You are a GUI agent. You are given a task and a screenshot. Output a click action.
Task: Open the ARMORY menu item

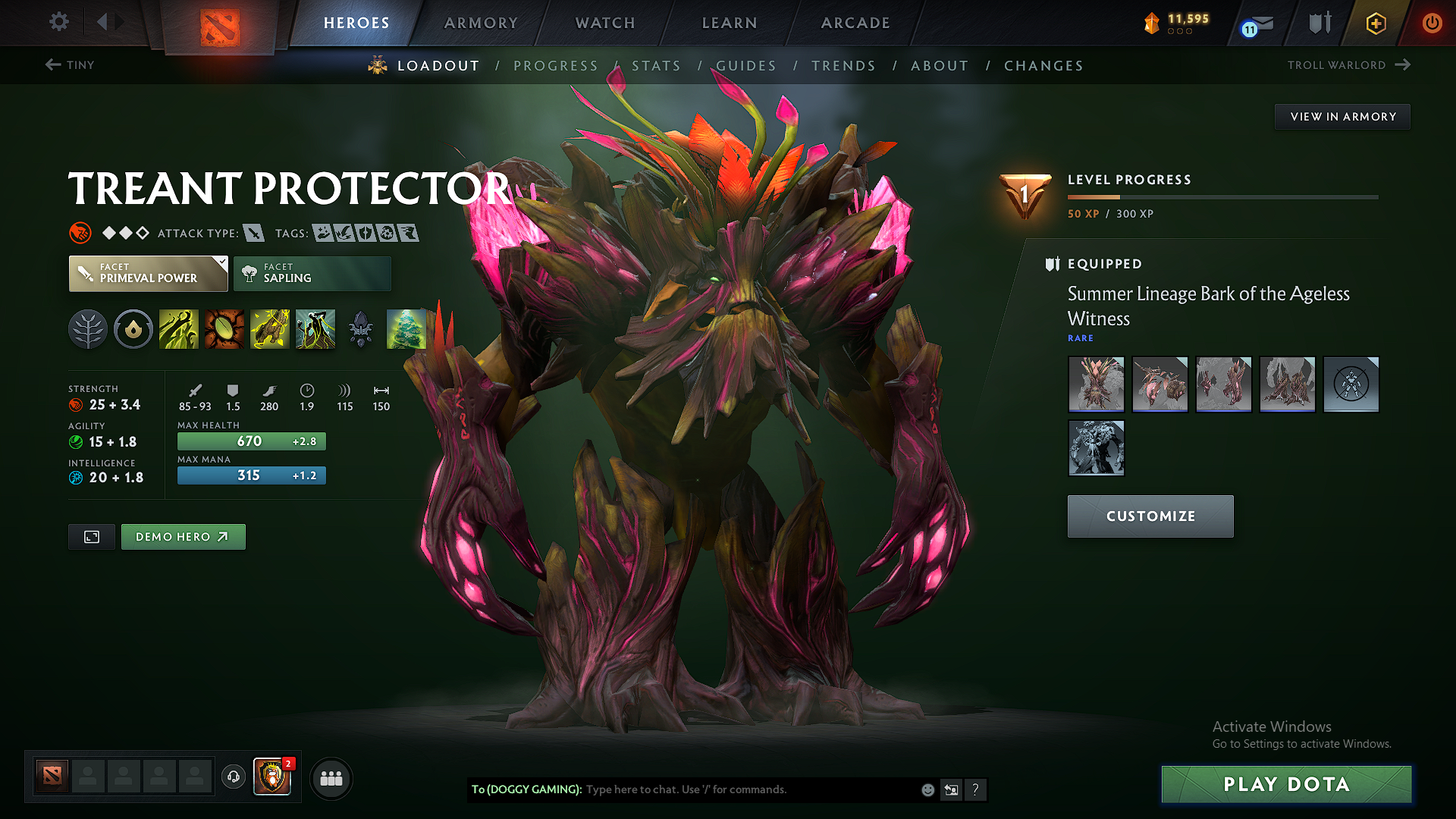[480, 23]
